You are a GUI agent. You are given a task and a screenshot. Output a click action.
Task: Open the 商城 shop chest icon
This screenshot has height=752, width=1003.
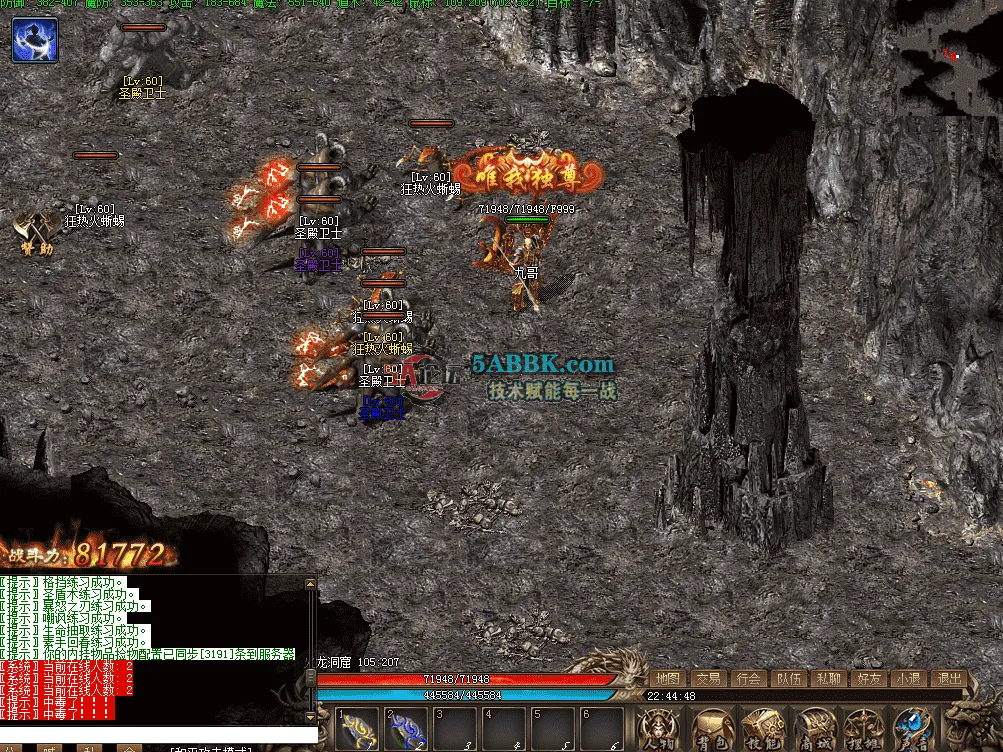(813, 729)
